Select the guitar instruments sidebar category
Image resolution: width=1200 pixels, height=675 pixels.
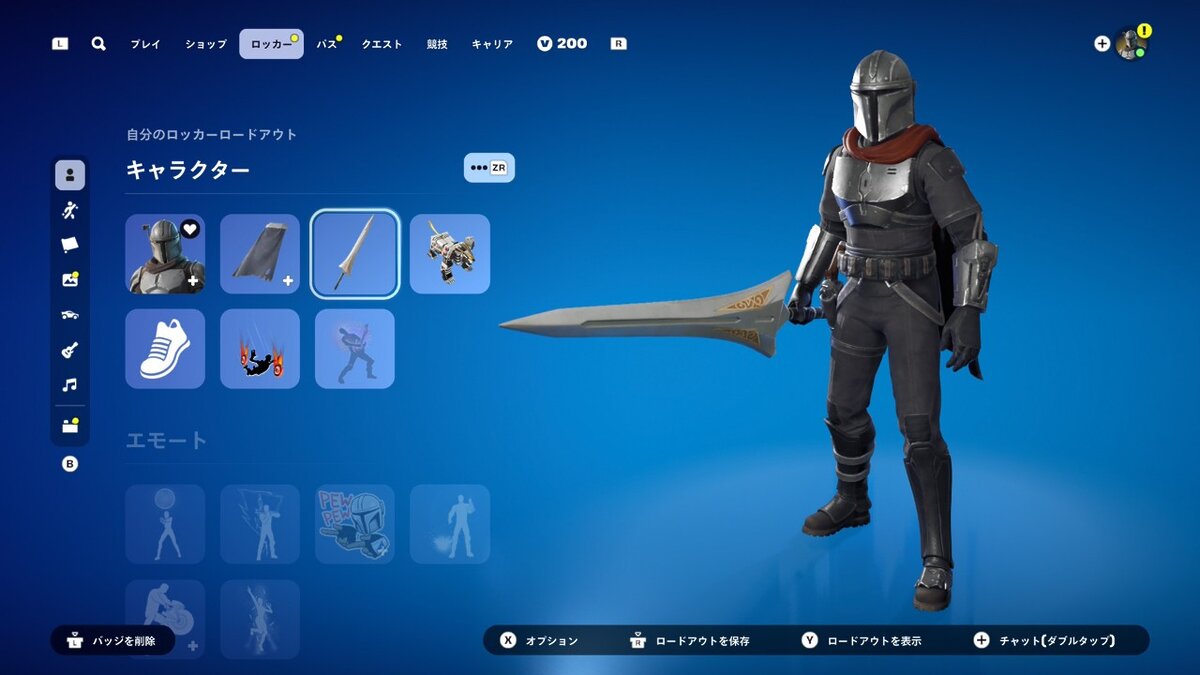click(70, 350)
